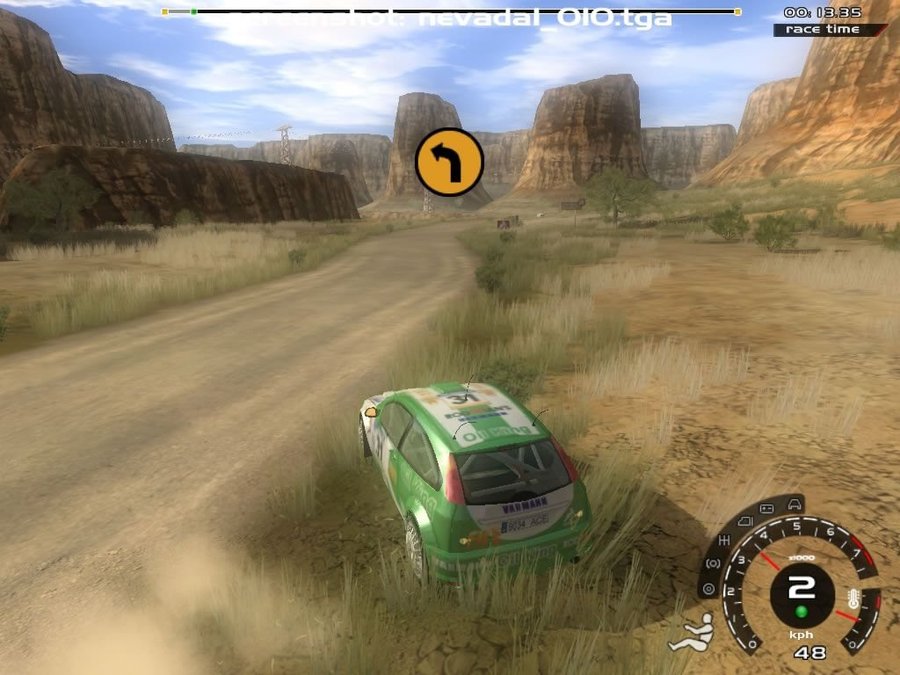The image size is (900, 675).
Task: Click the left-turn pace note arrow
Action: [x=449, y=162]
